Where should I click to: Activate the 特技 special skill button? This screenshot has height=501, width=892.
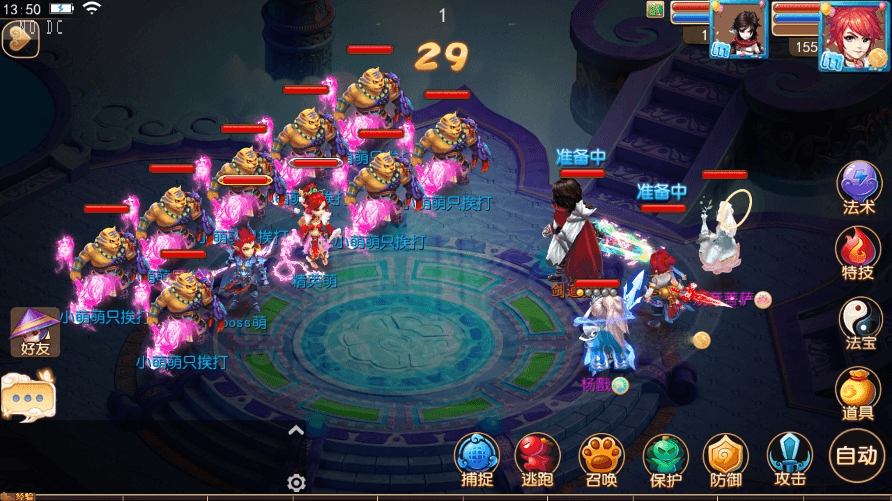tap(858, 252)
